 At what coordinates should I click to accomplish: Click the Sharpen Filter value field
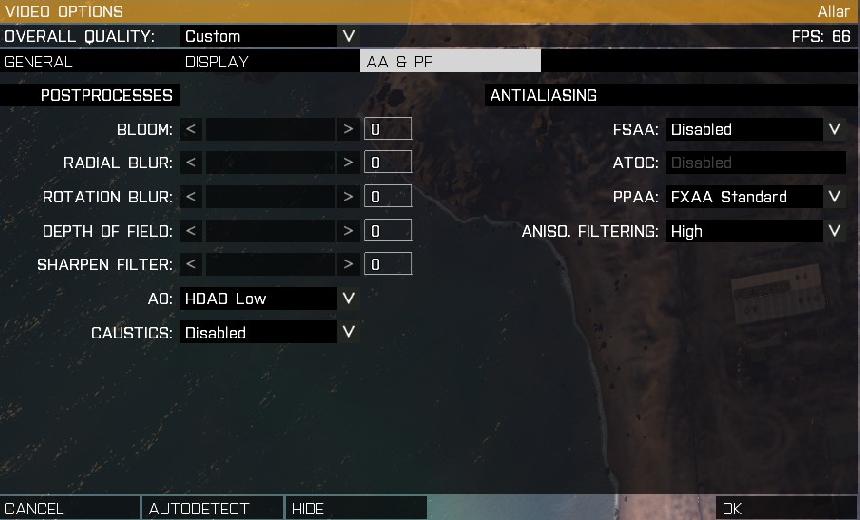click(388, 265)
